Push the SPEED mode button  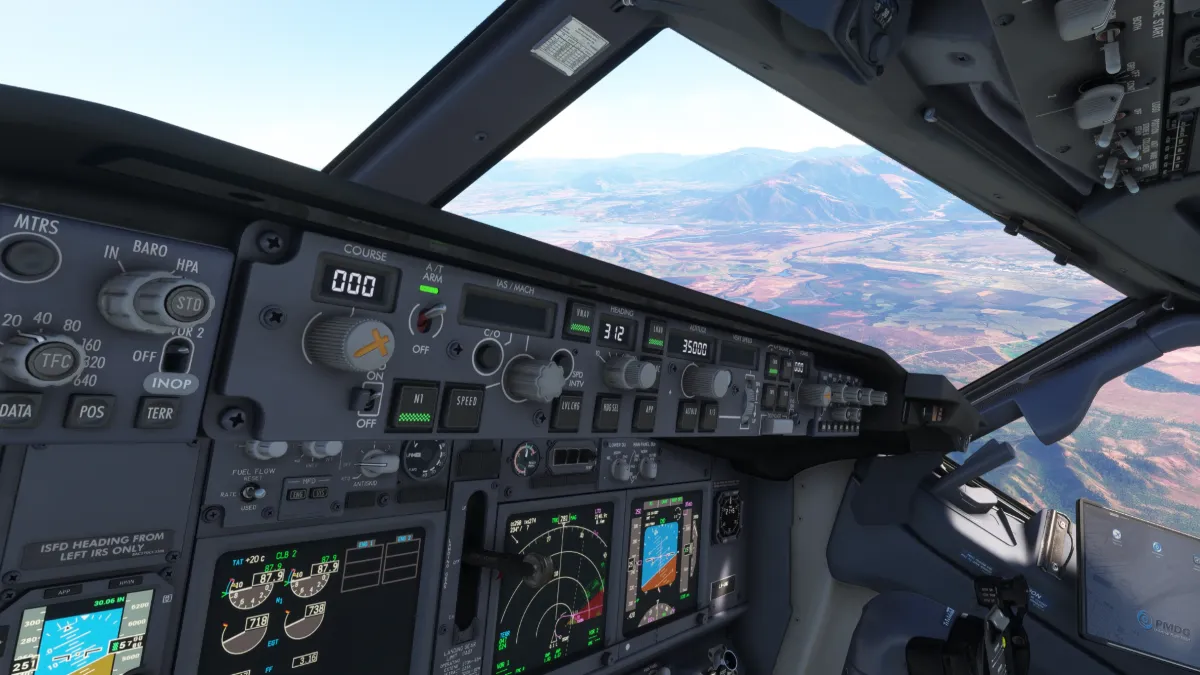[463, 407]
